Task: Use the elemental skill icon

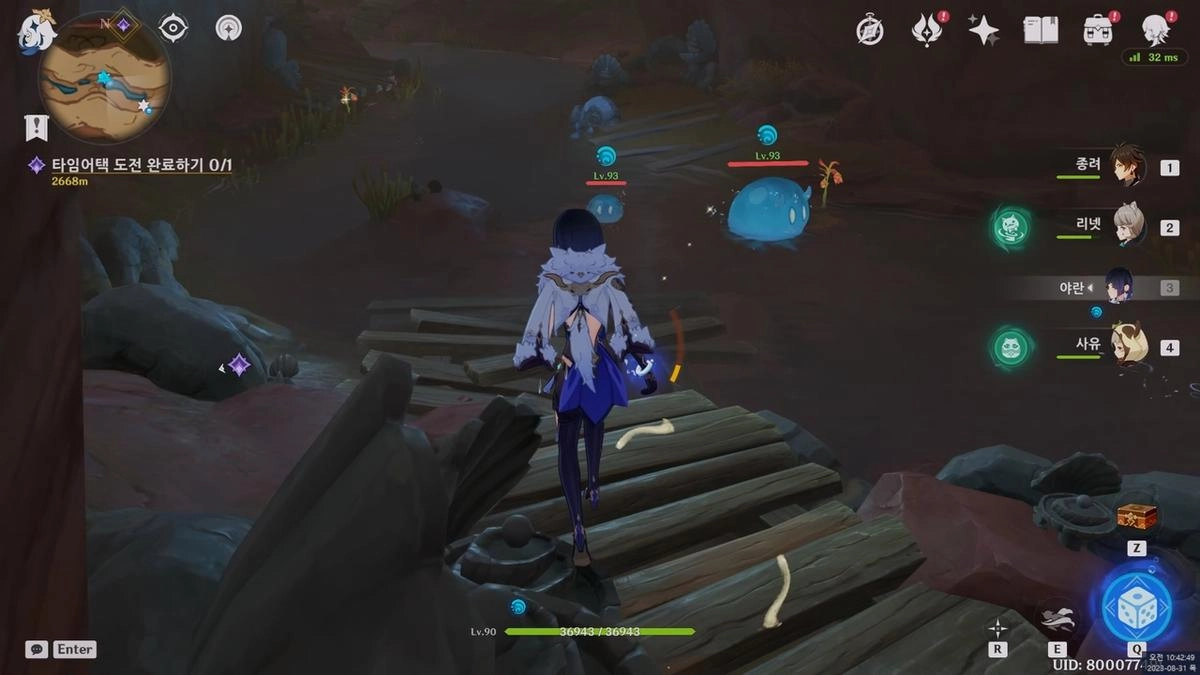Action: (1057, 617)
